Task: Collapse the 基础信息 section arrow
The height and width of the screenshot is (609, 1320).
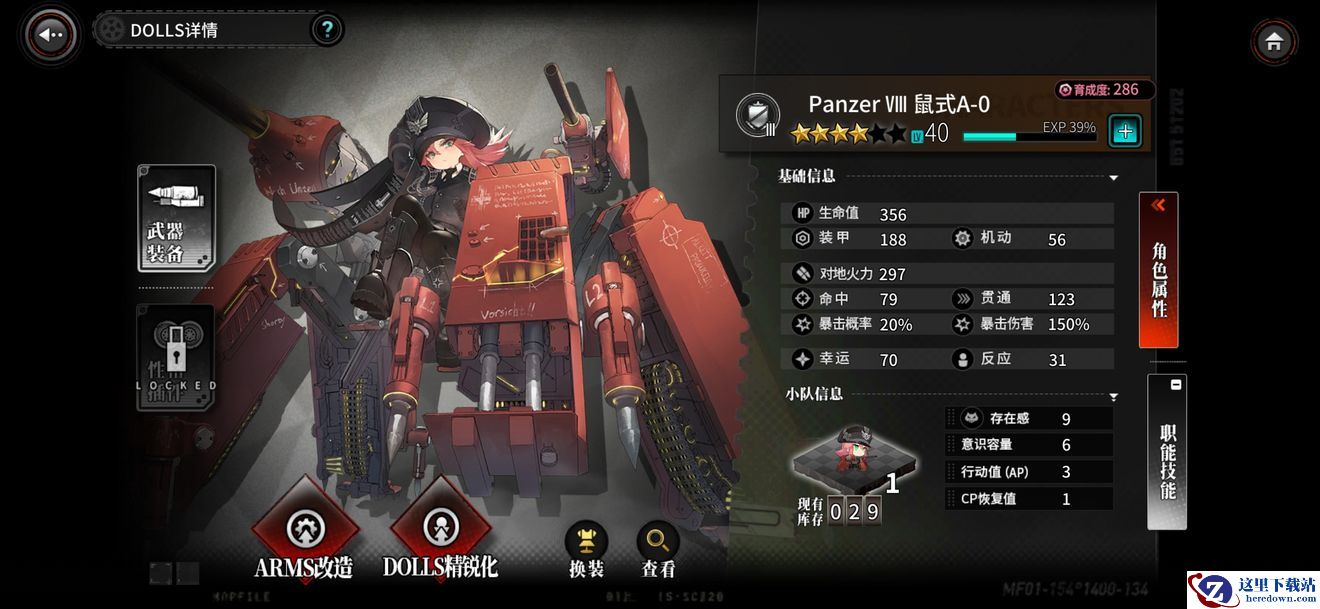Action: point(1113,178)
